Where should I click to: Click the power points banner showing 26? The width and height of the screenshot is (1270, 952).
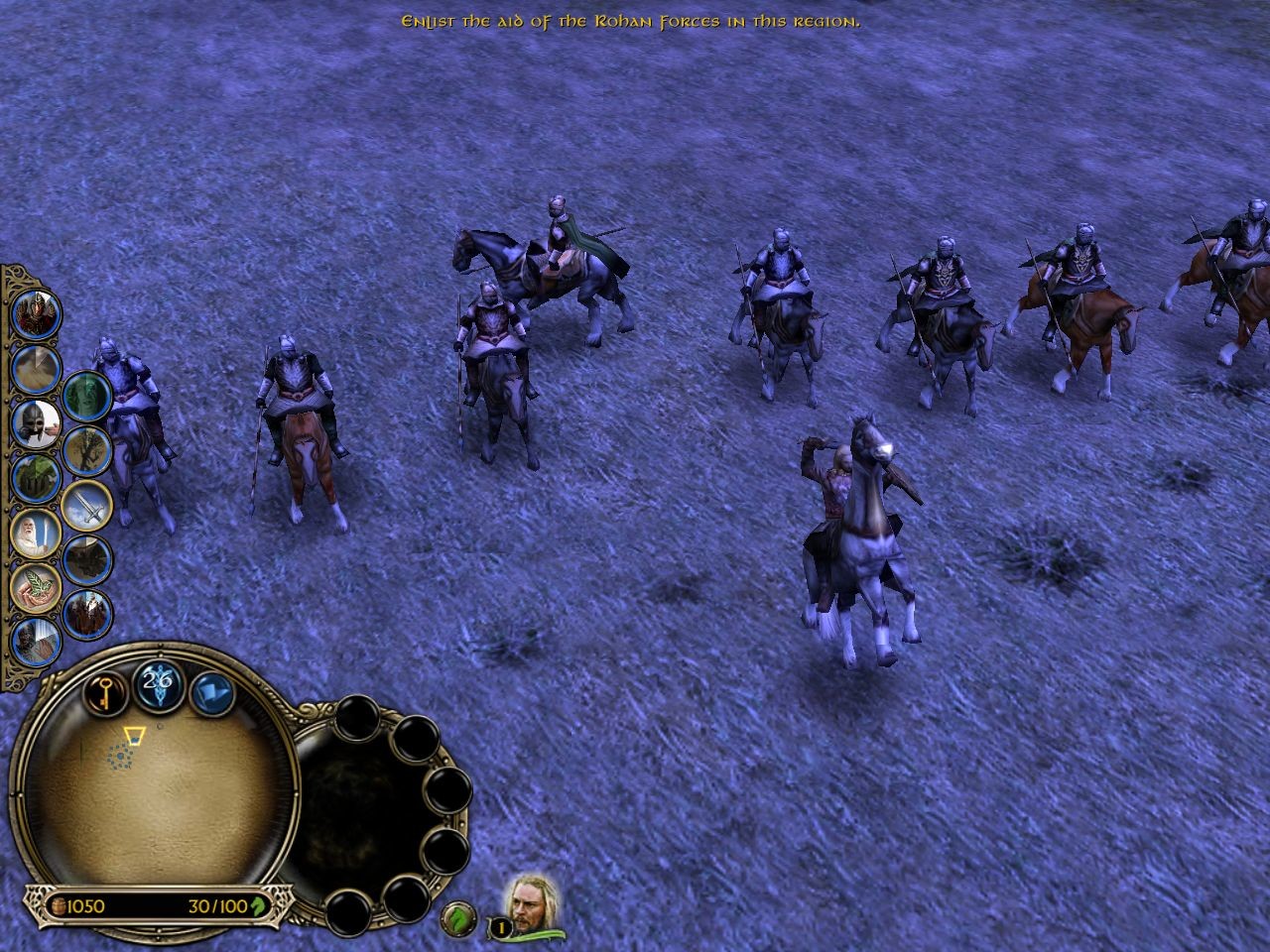(x=156, y=683)
